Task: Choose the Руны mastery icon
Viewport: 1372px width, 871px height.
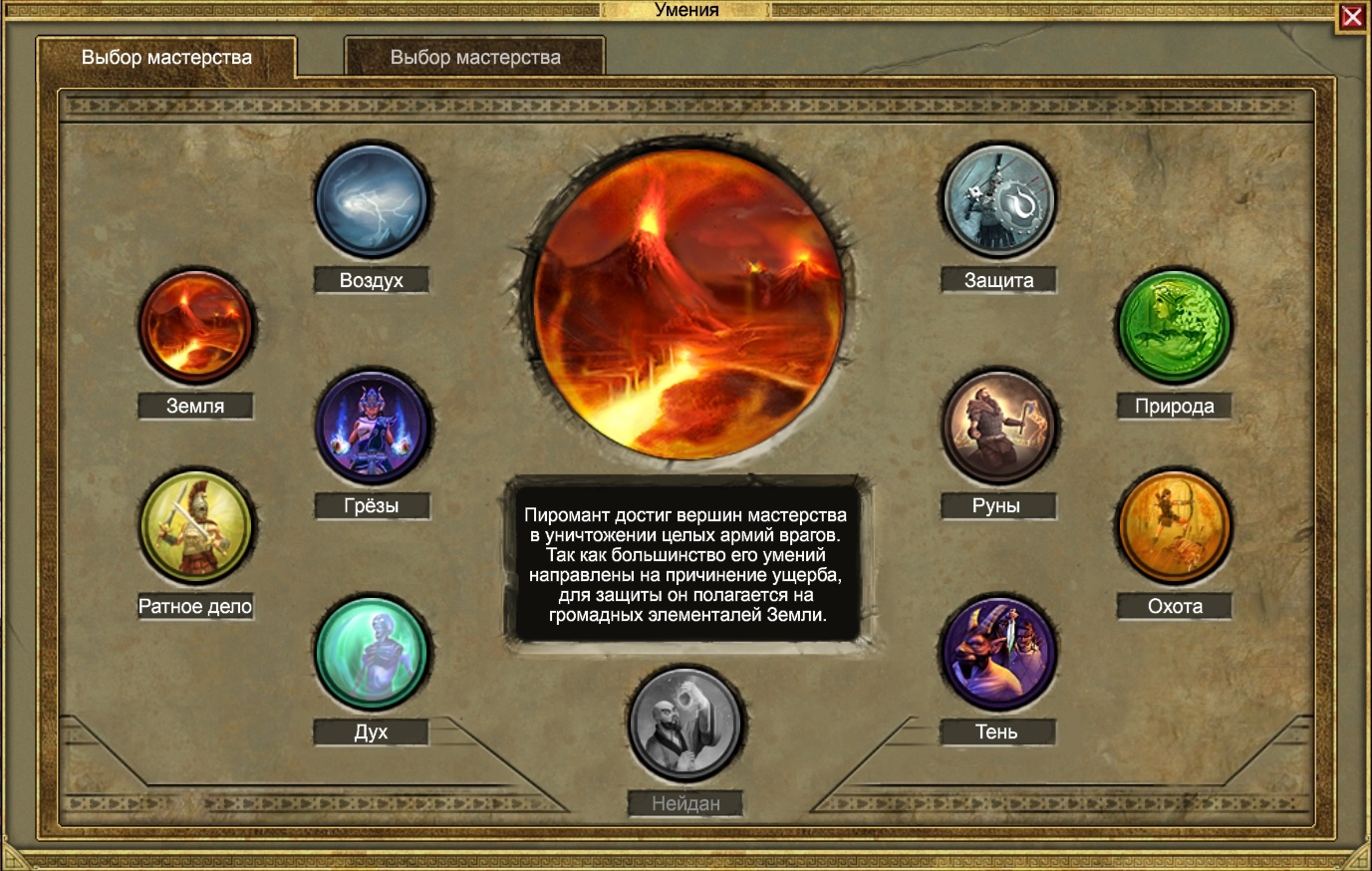Action: point(997,429)
